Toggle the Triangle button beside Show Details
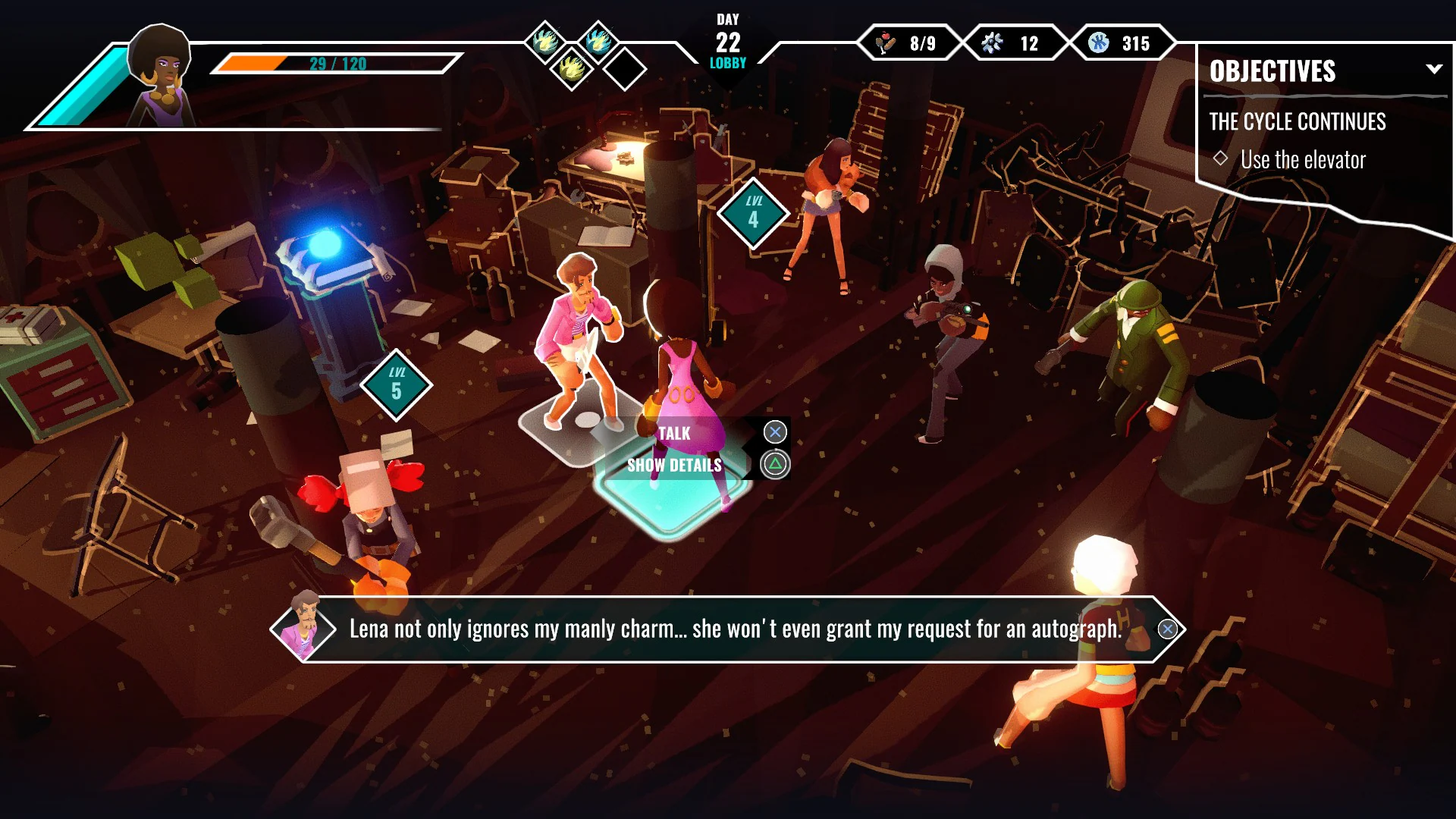Image resolution: width=1456 pixels, height=819 pixels. pos(775,463)
